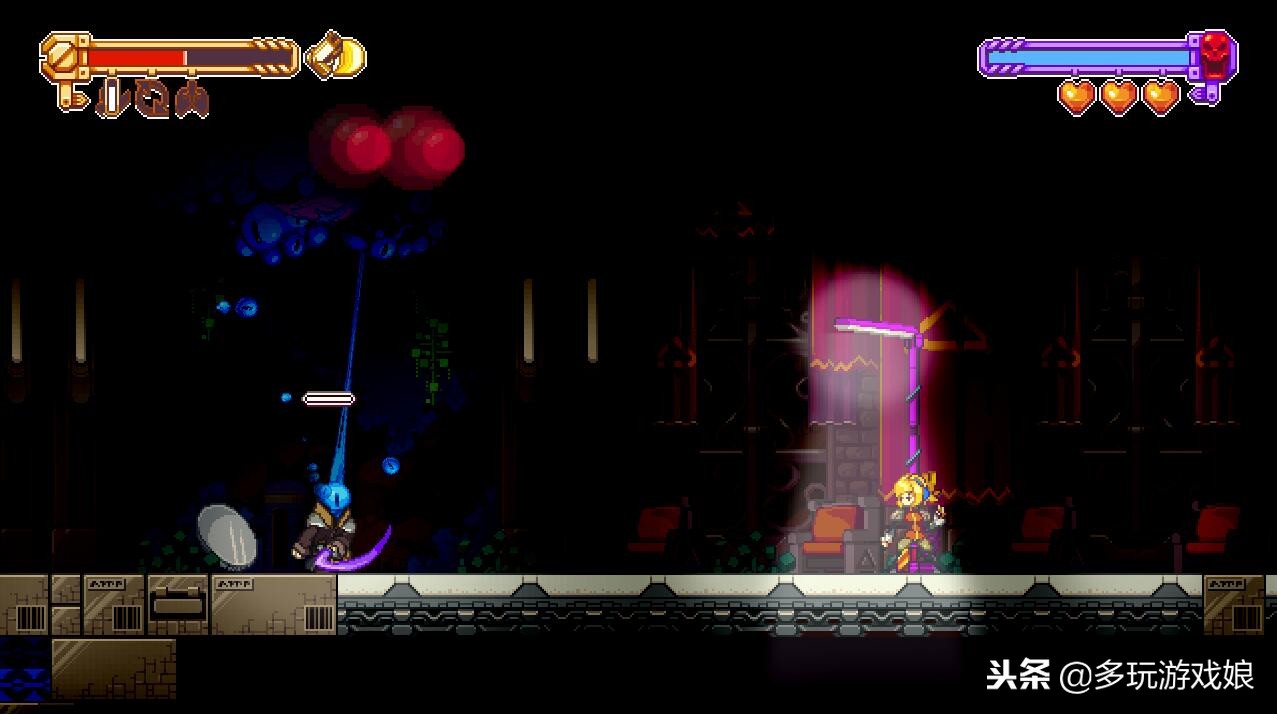The width and height of the screenshot is (1277, 714).
Task: Click the golden item icon beside the player health bar
Action: [x=336, y=57]
